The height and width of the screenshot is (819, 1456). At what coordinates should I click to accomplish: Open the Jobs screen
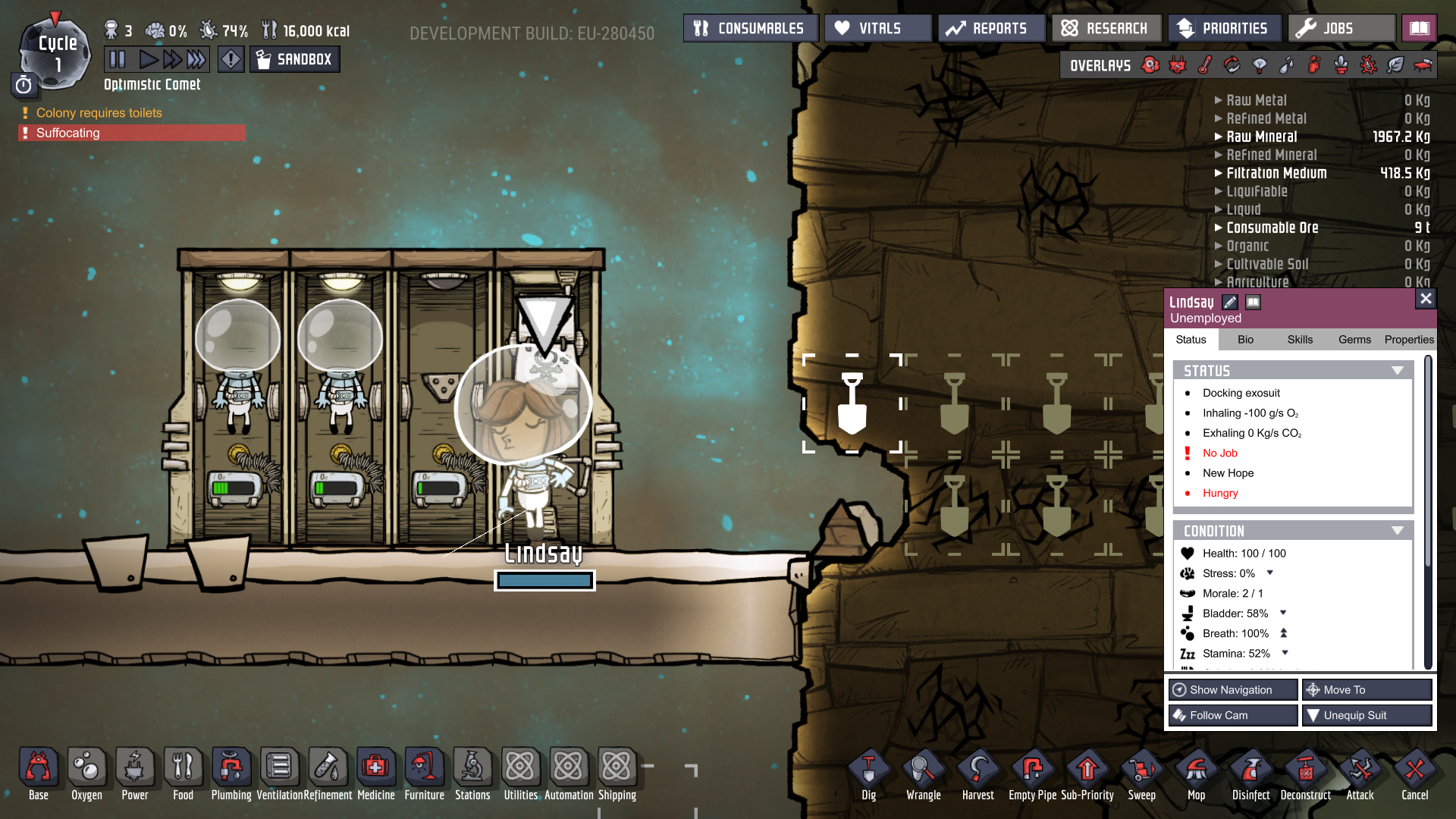click(x=1341, y=29)
